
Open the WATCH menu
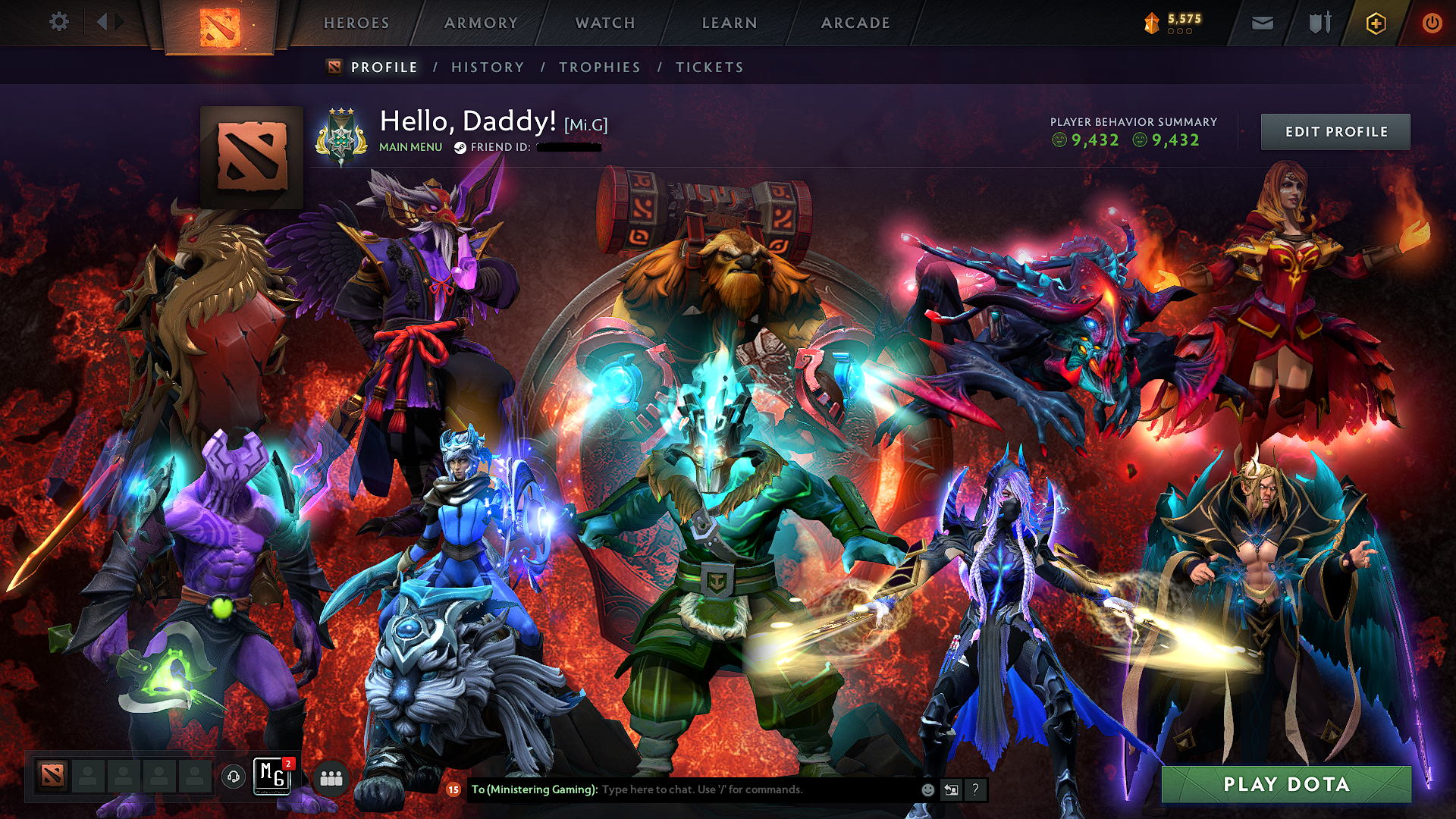coord(604,23)
